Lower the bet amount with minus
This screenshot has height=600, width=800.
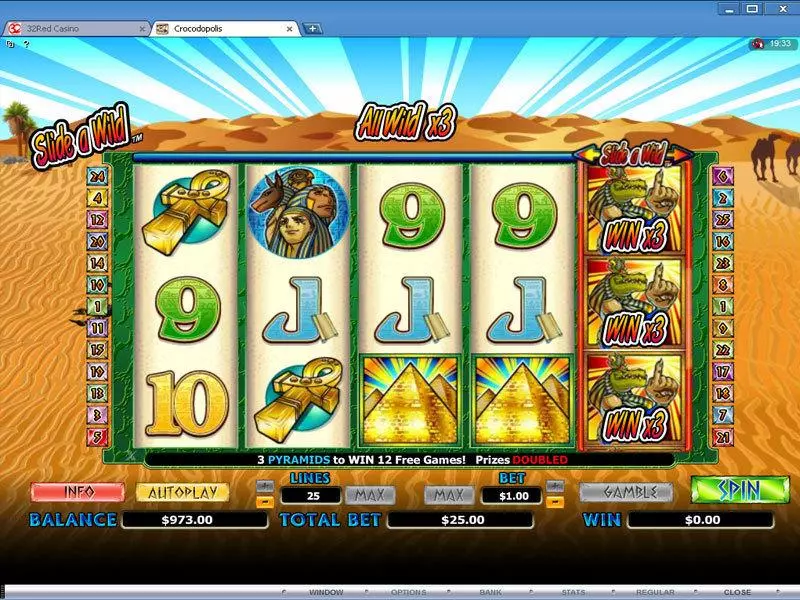(x=557, y=501)
